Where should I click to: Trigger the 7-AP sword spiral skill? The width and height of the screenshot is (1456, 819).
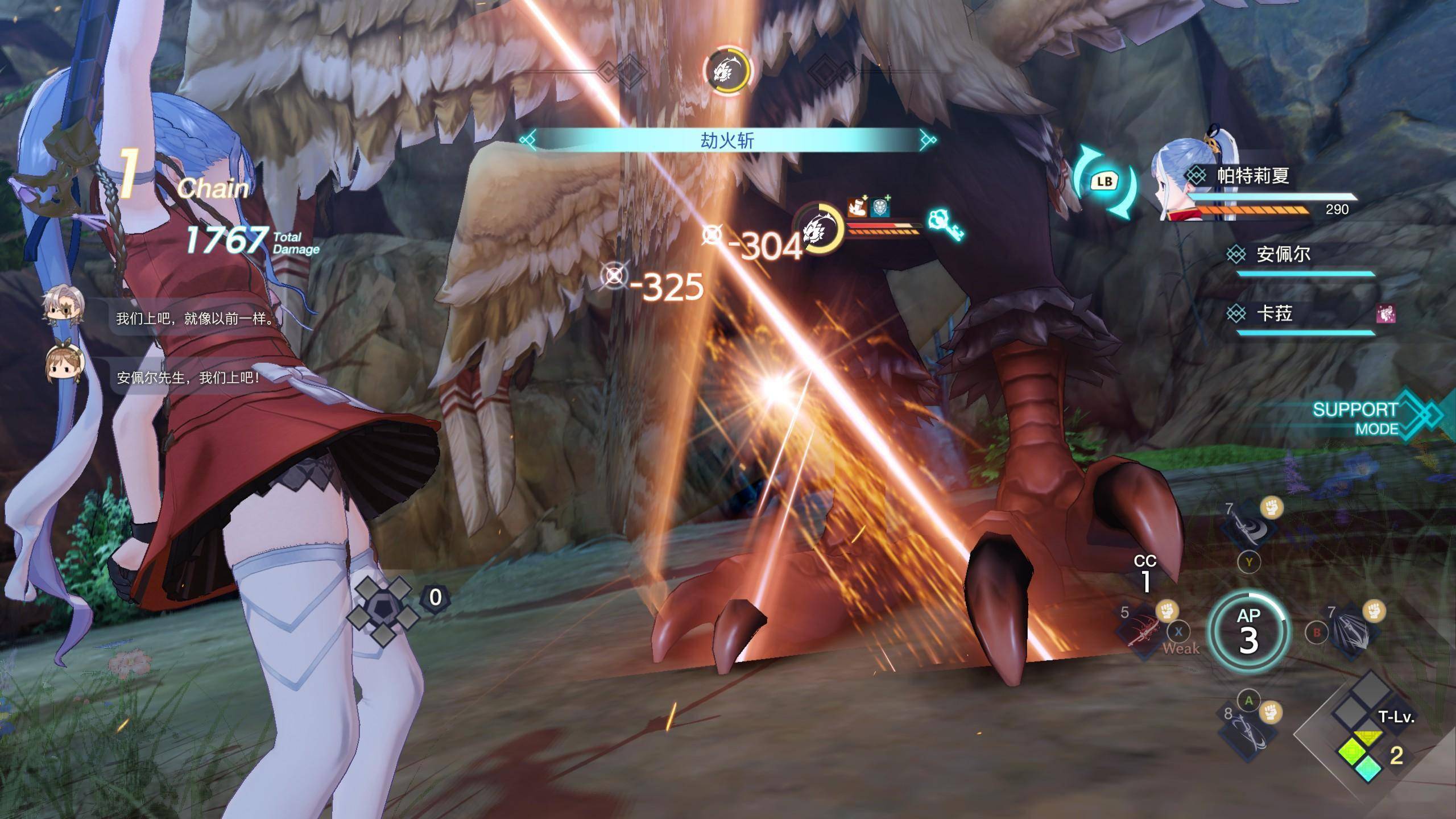[1248, 526]
